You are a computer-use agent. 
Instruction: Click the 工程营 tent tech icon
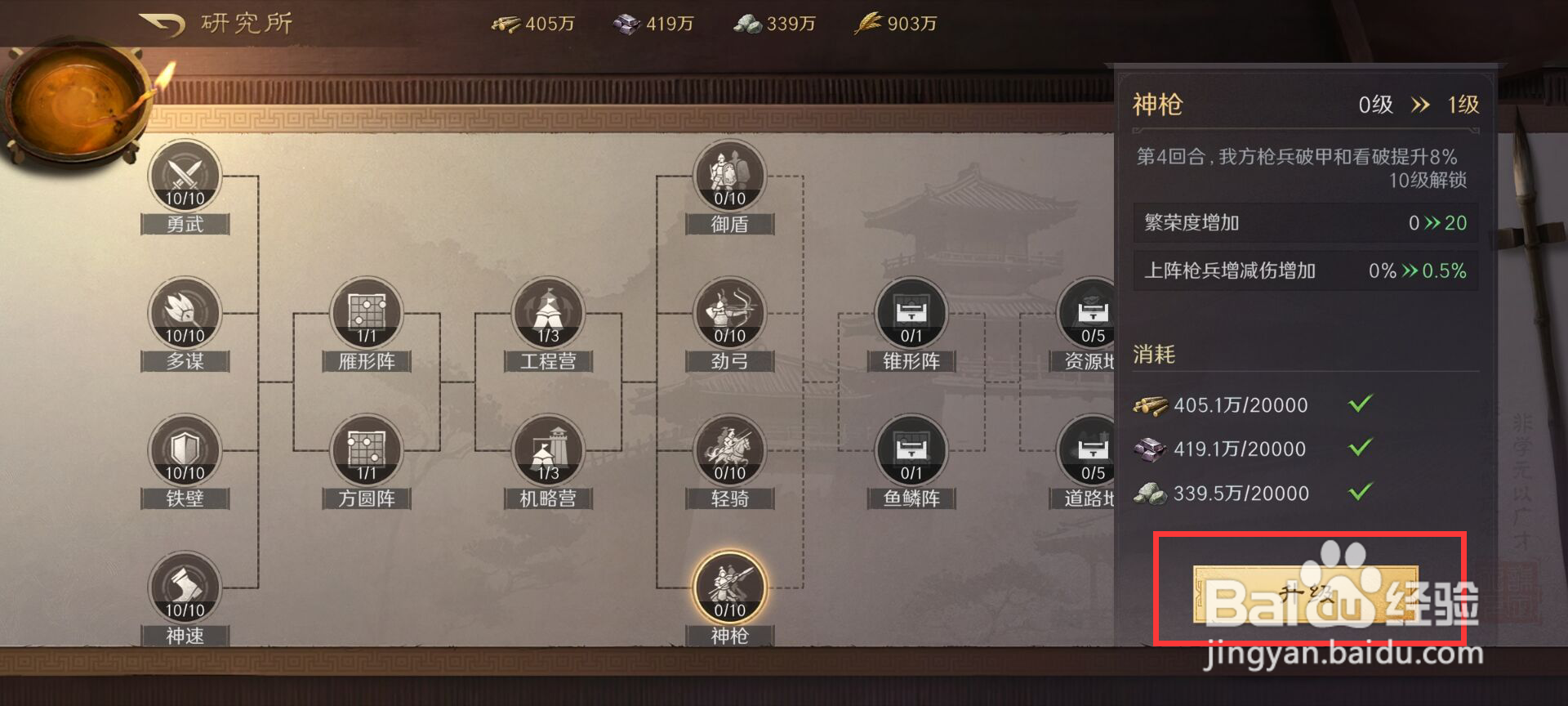tap(547, 313)
